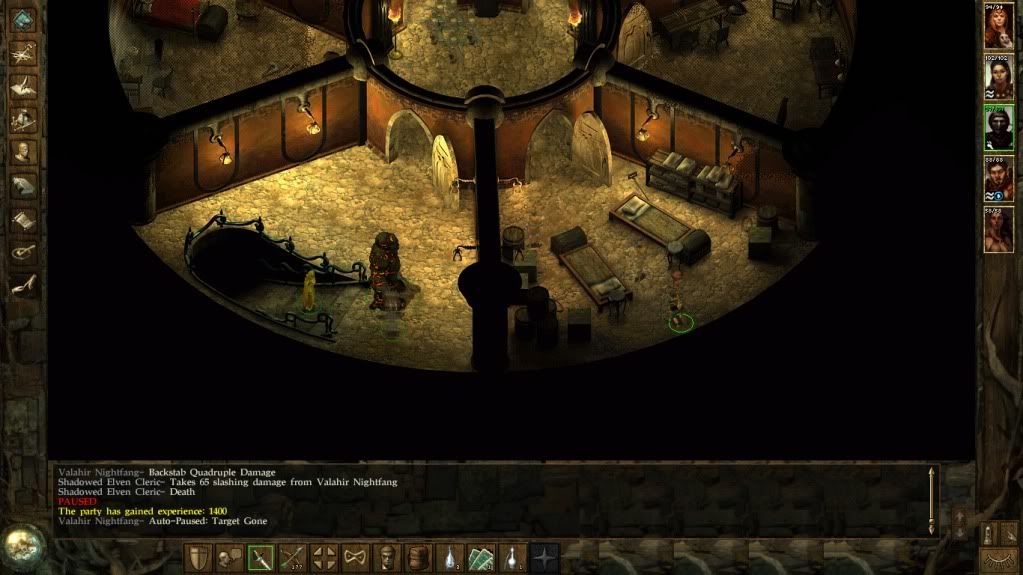
Task: Click the world clock orb to unpause
Action: point(20,545)
